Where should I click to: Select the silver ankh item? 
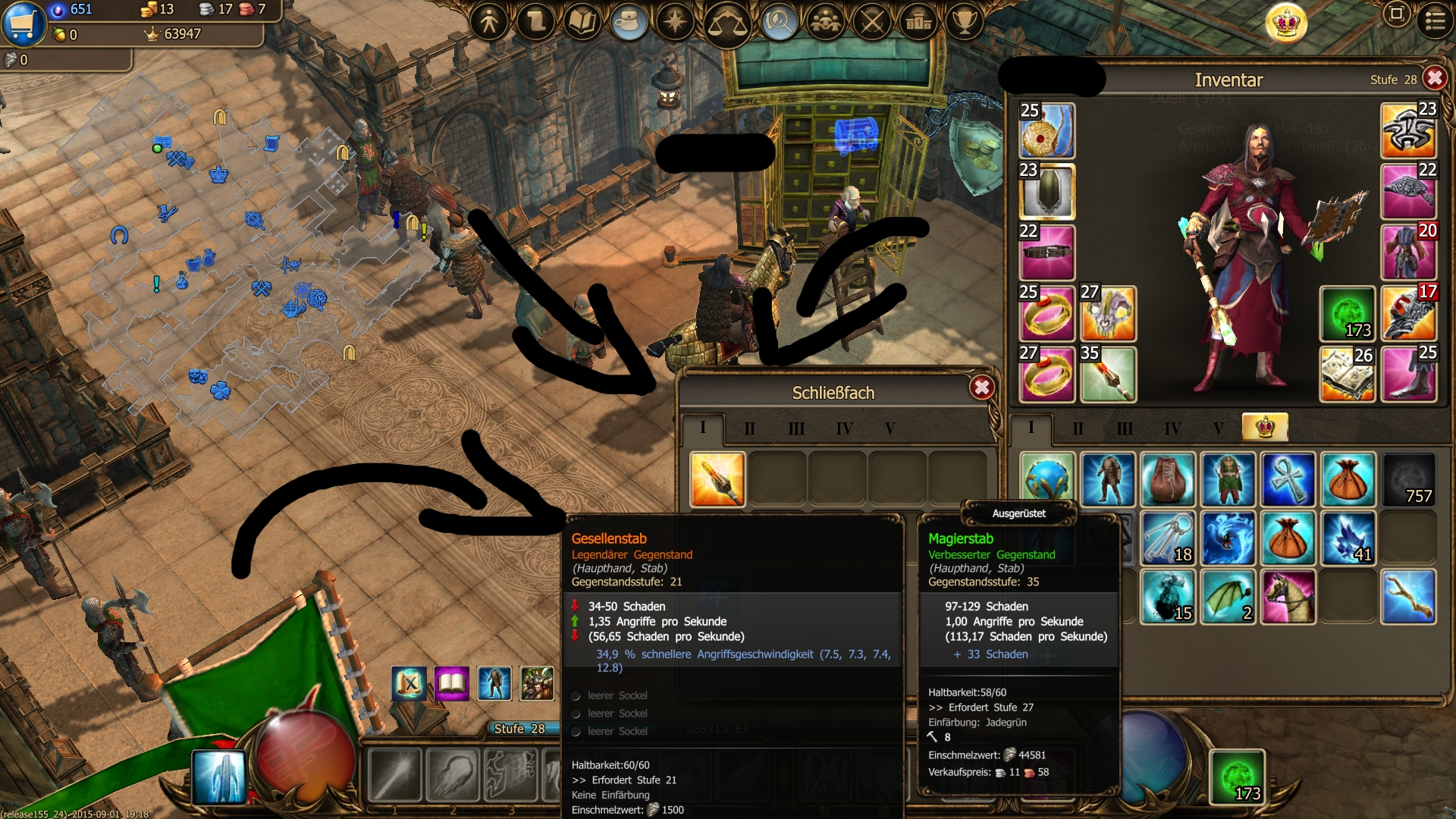pos(1288,479)
